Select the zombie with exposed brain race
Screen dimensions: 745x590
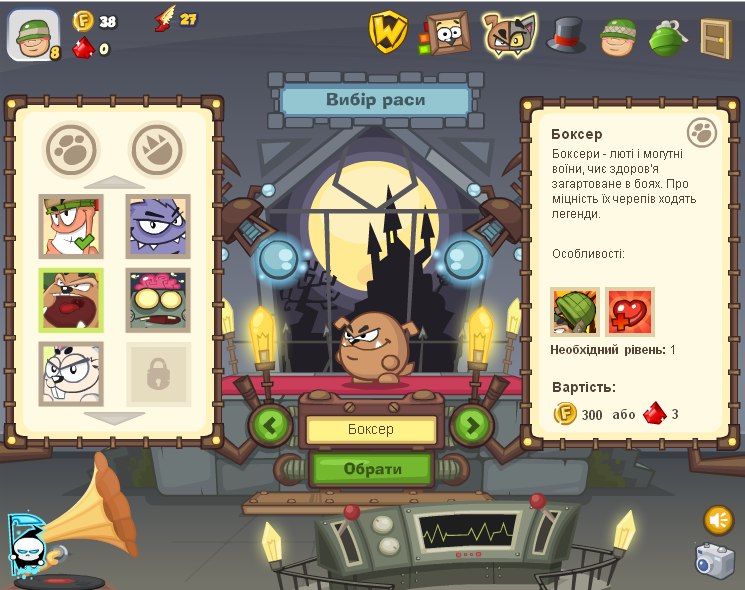point(158,299)
